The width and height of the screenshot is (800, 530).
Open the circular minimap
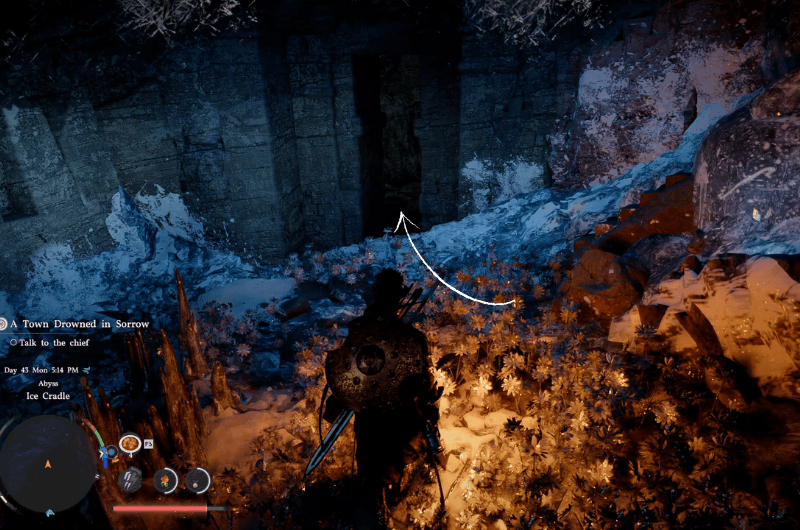[x=47, y=463]
